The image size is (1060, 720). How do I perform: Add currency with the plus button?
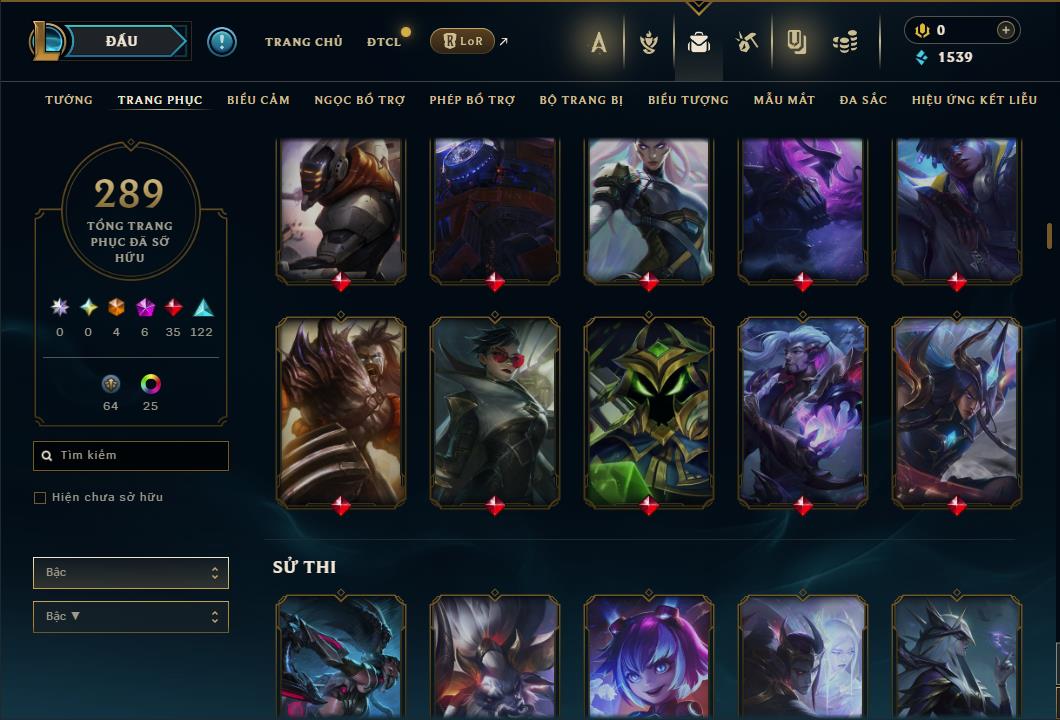[1005, 30]
